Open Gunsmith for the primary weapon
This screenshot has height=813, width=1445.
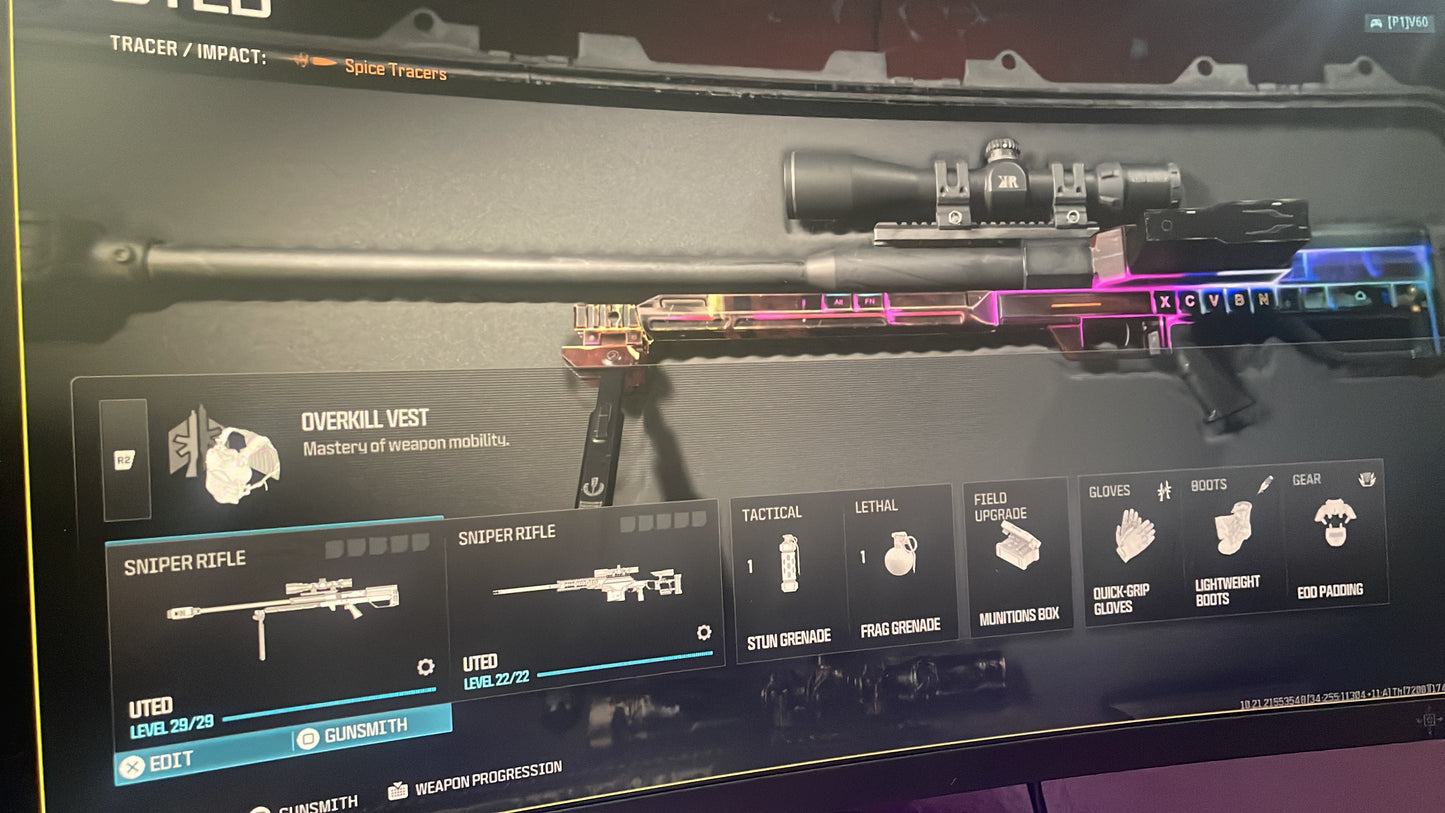[370, 731]
